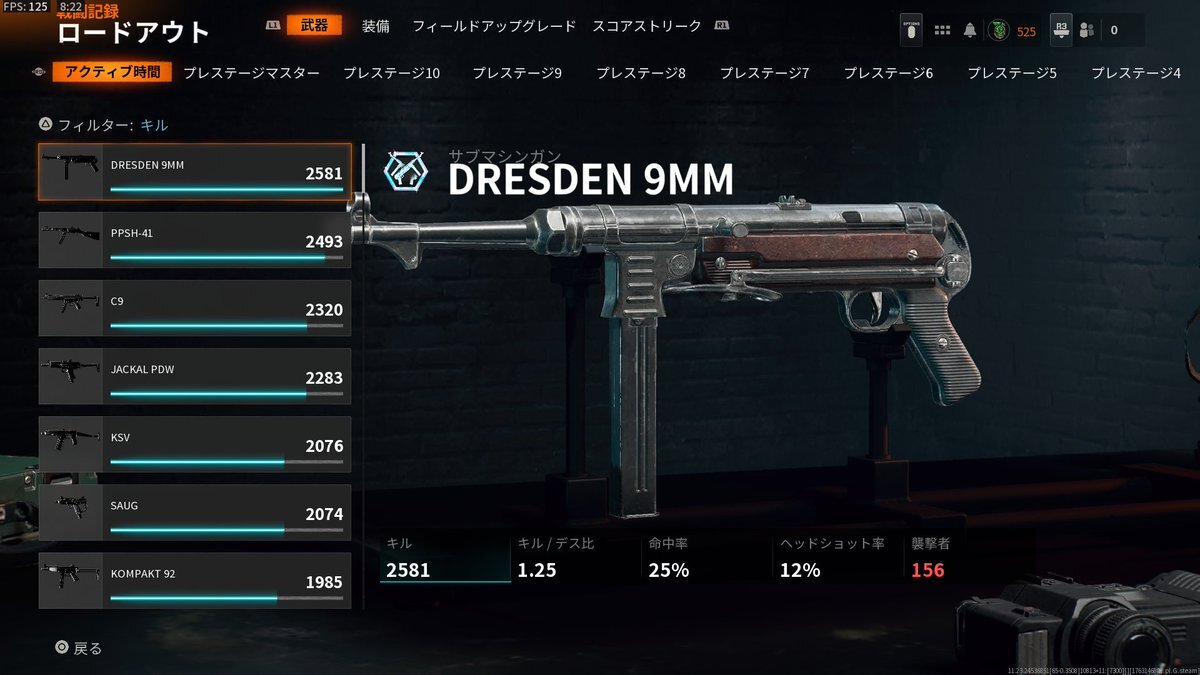This screenshot has width=1200, height=675.
Task: Select the フィールドアップグレード tab
Action: (494, 26)
